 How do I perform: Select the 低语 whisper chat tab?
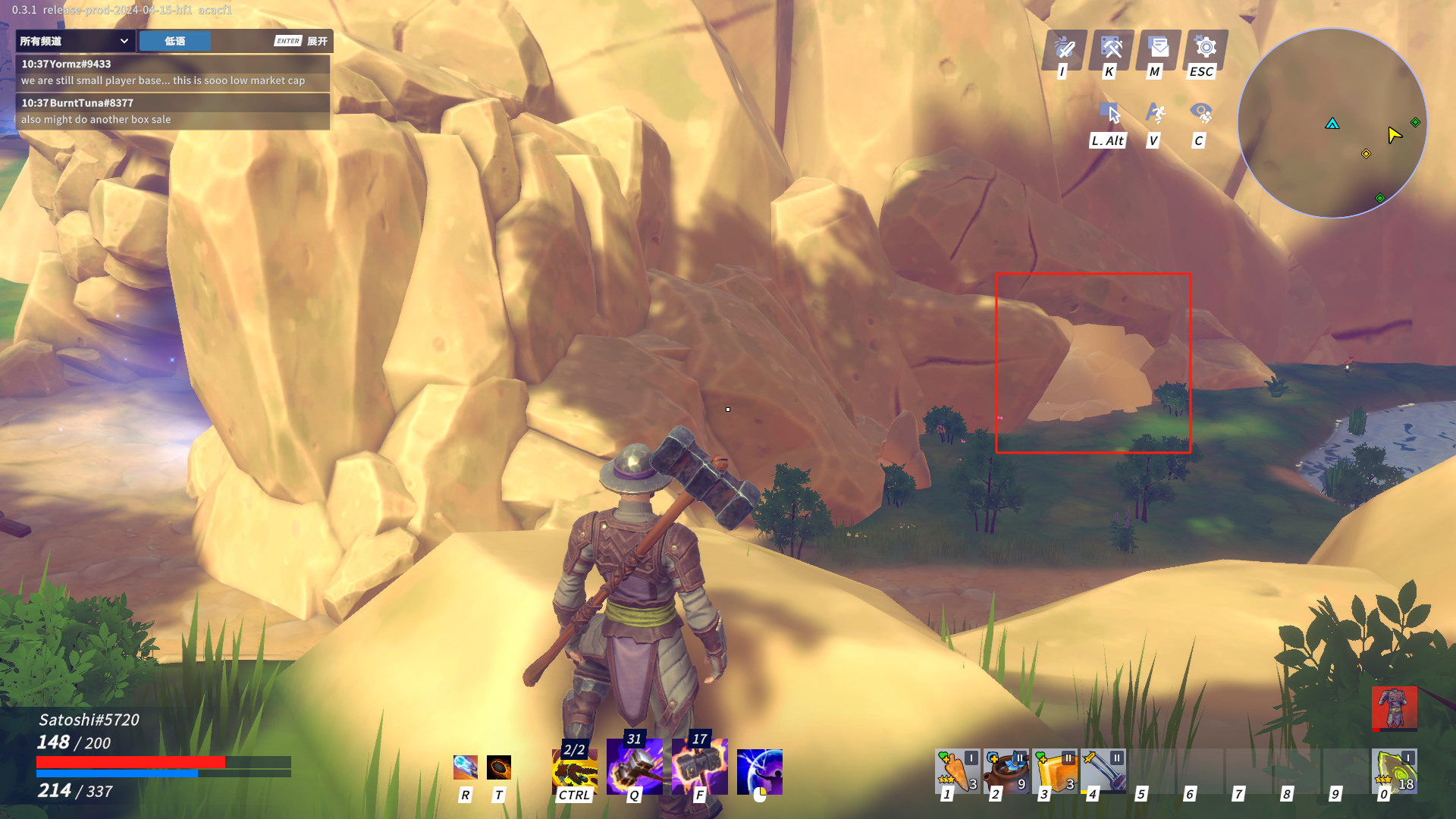[x=174, y=41]
